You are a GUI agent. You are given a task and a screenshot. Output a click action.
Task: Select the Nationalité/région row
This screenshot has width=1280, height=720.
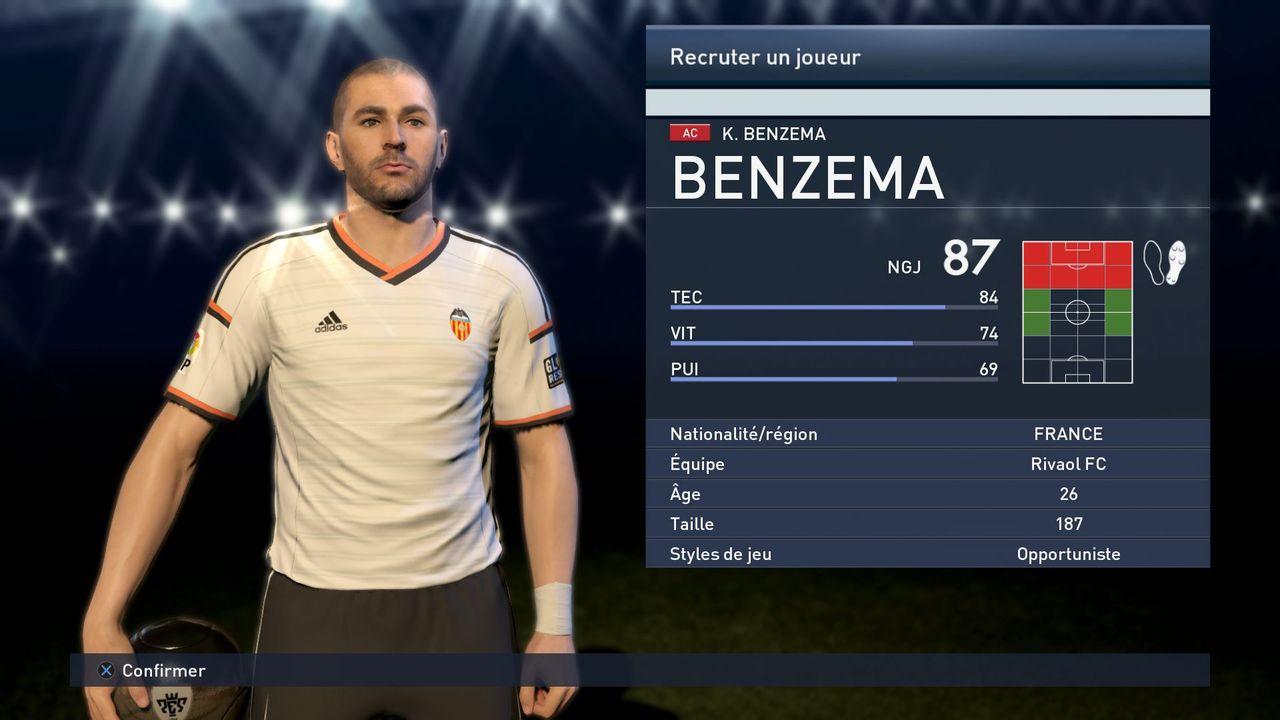click(927, 434)
